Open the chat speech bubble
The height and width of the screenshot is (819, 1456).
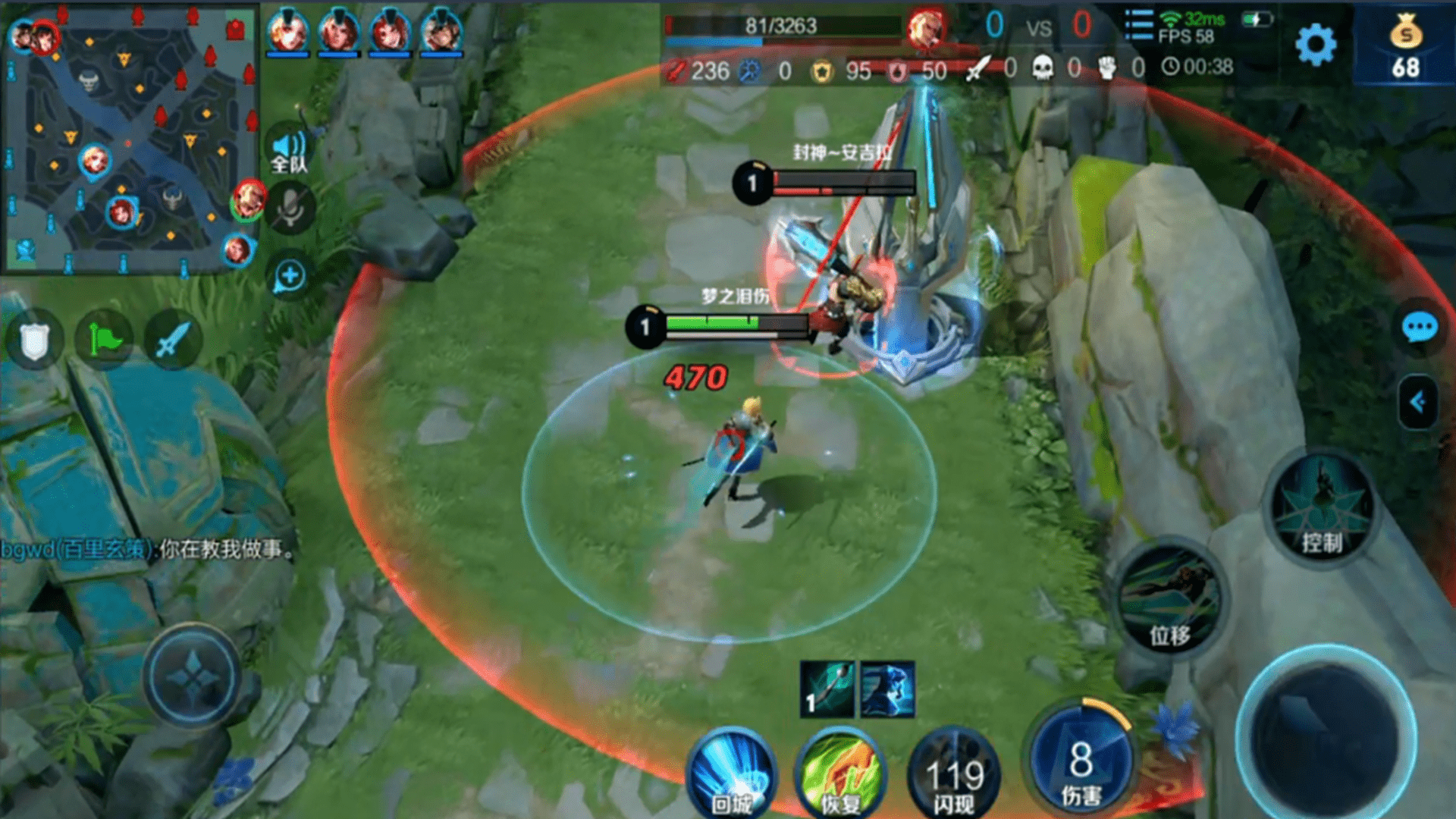tap(1419, 328)
